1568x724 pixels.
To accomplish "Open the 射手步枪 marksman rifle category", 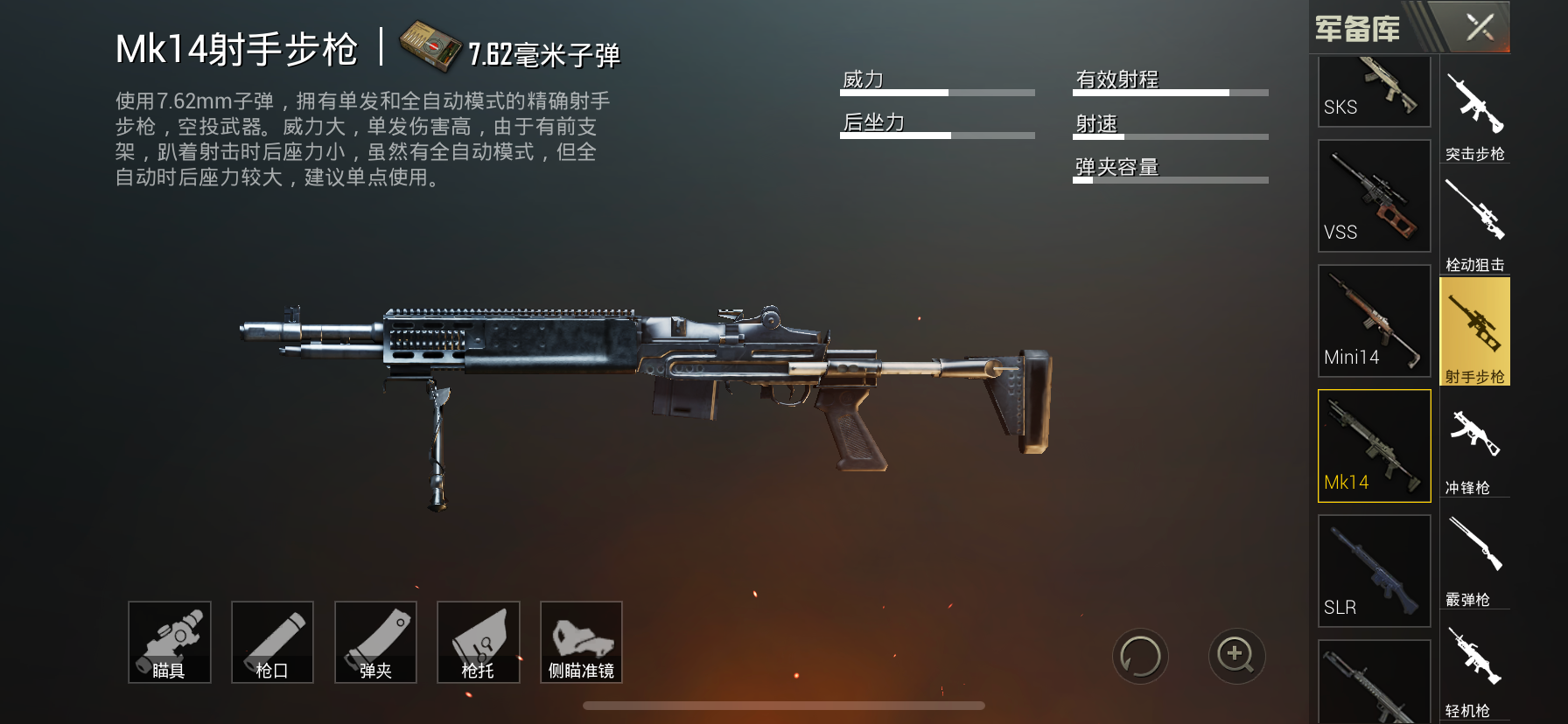I will click(1474, 332).
